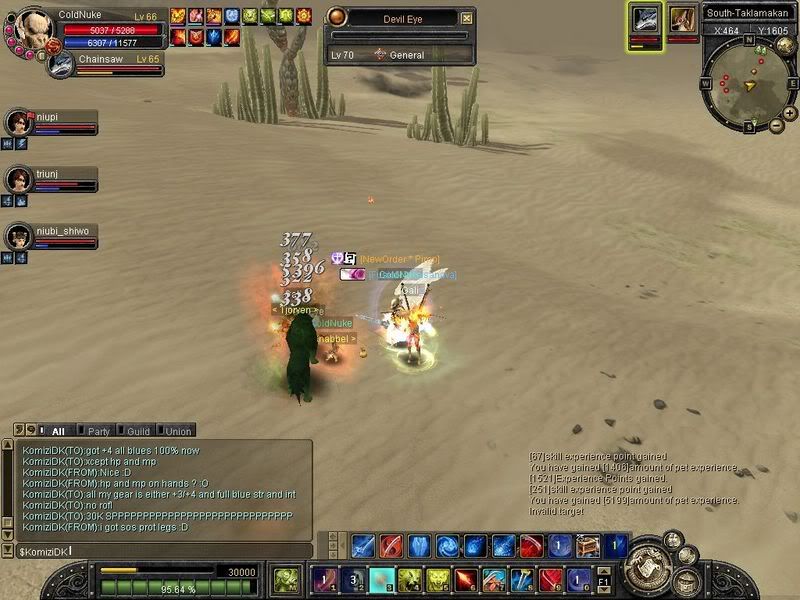This screenshot has height=600, width=800.
Task: Activate the hotbar slot numbered 6
Action: point(466,579)
